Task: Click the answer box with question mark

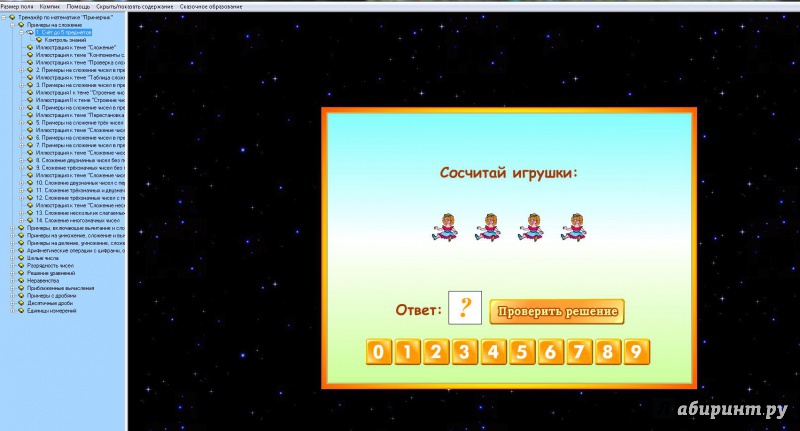Action: (464, 308)
